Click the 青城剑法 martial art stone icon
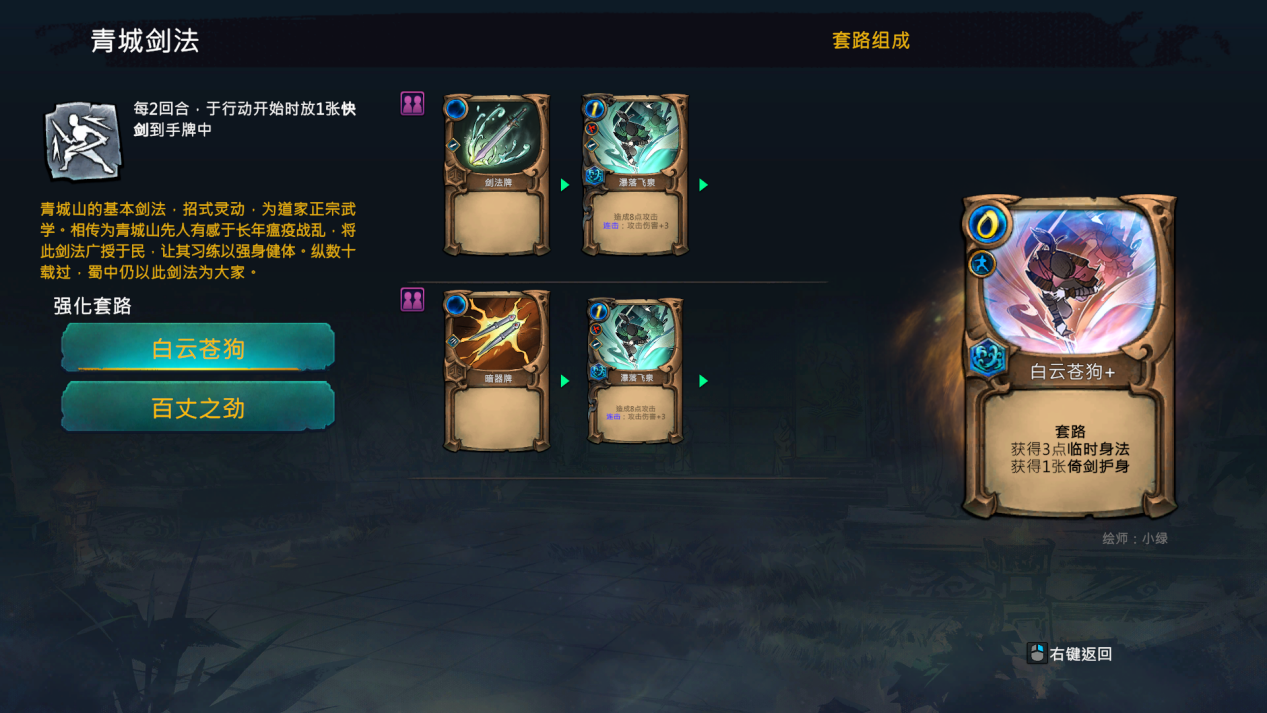This screenshot has width=1267, height=713. click(83, 140)
